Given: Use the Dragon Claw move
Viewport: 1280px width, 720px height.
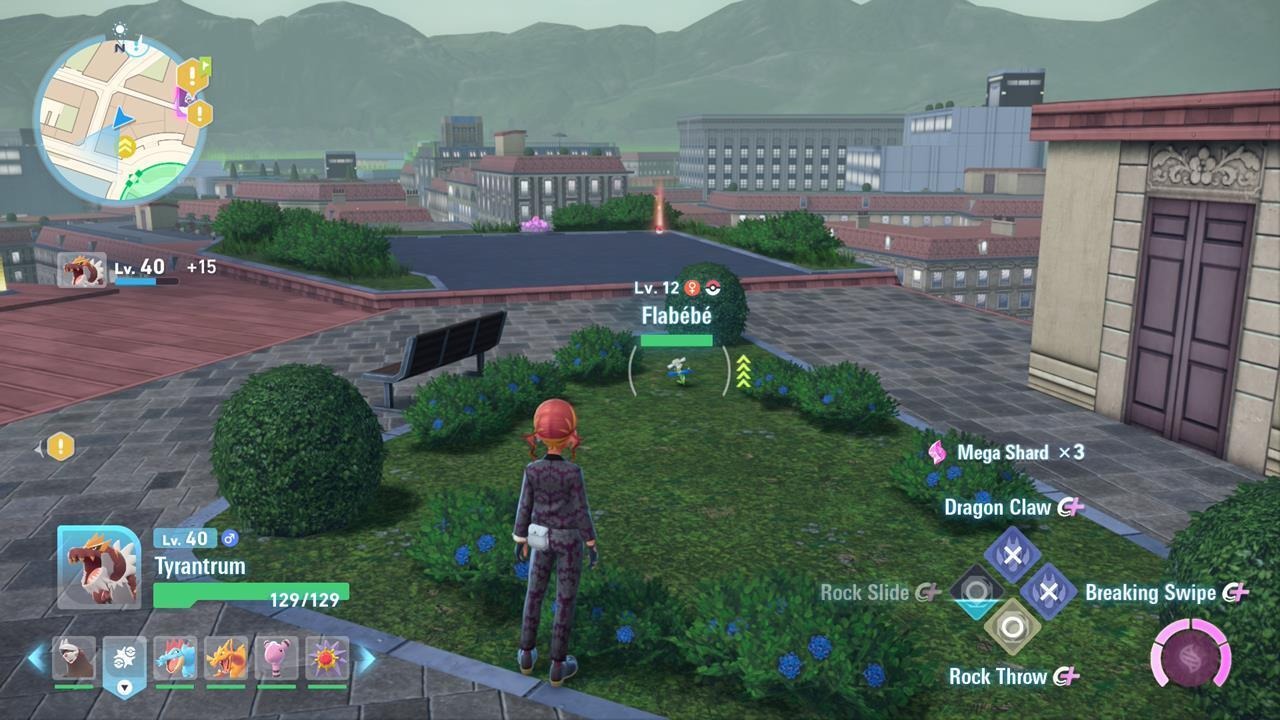Looking at the screenshot, I should (x=1012, y=555).
